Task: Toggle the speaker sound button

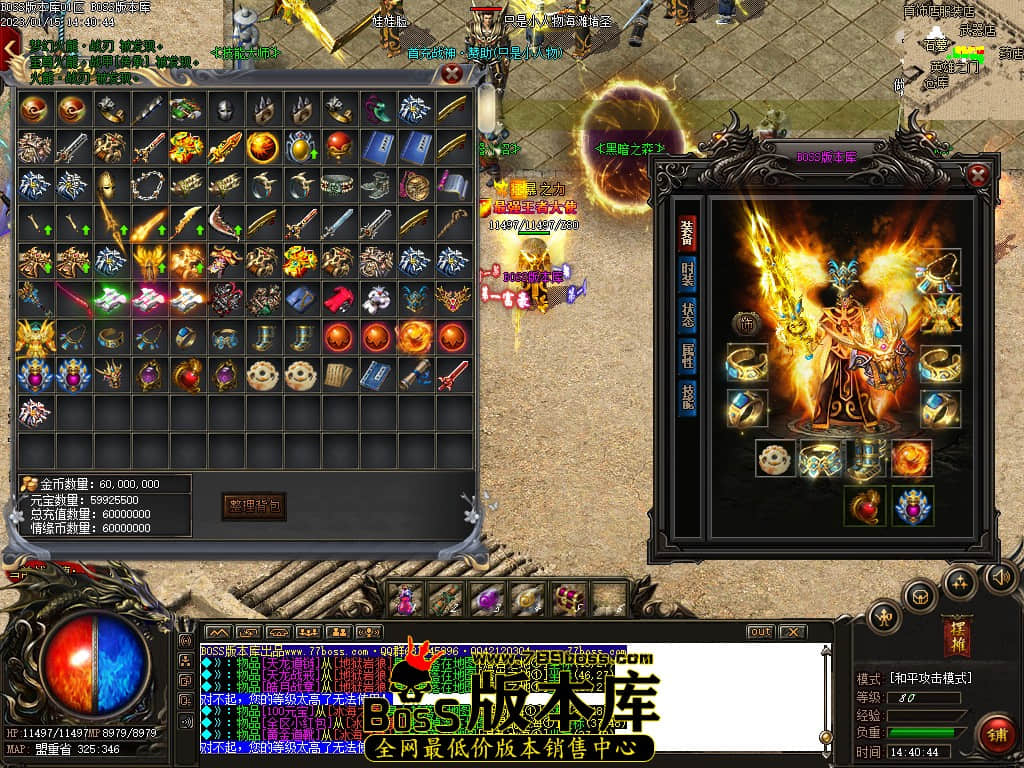Action: 1000,576
